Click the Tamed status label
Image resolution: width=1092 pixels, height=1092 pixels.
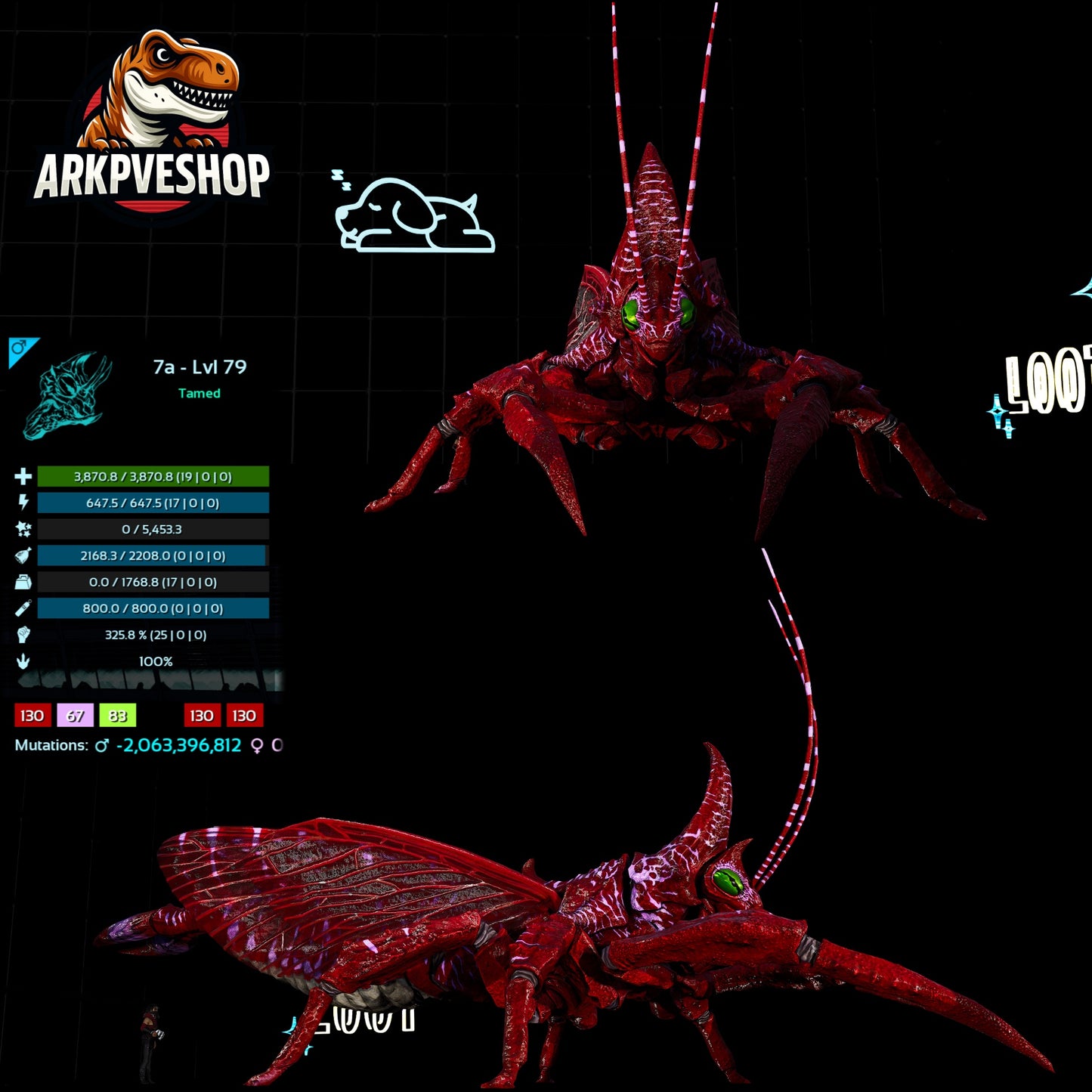(198, 394)
